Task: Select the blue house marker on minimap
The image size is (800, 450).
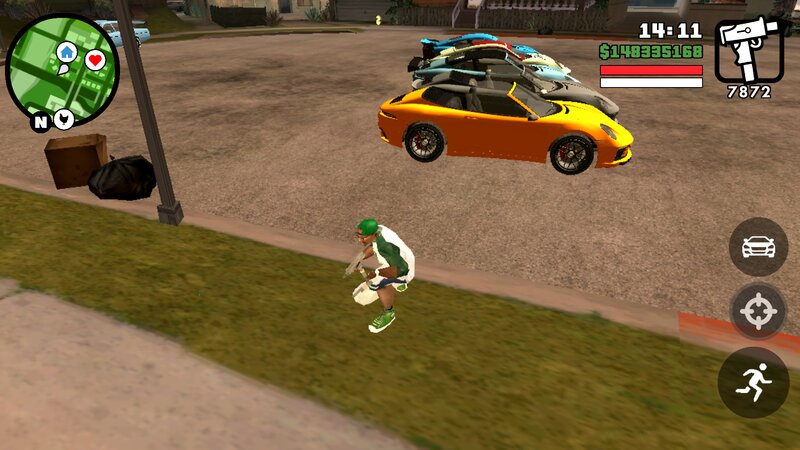Action: click(x=67, y=52)
